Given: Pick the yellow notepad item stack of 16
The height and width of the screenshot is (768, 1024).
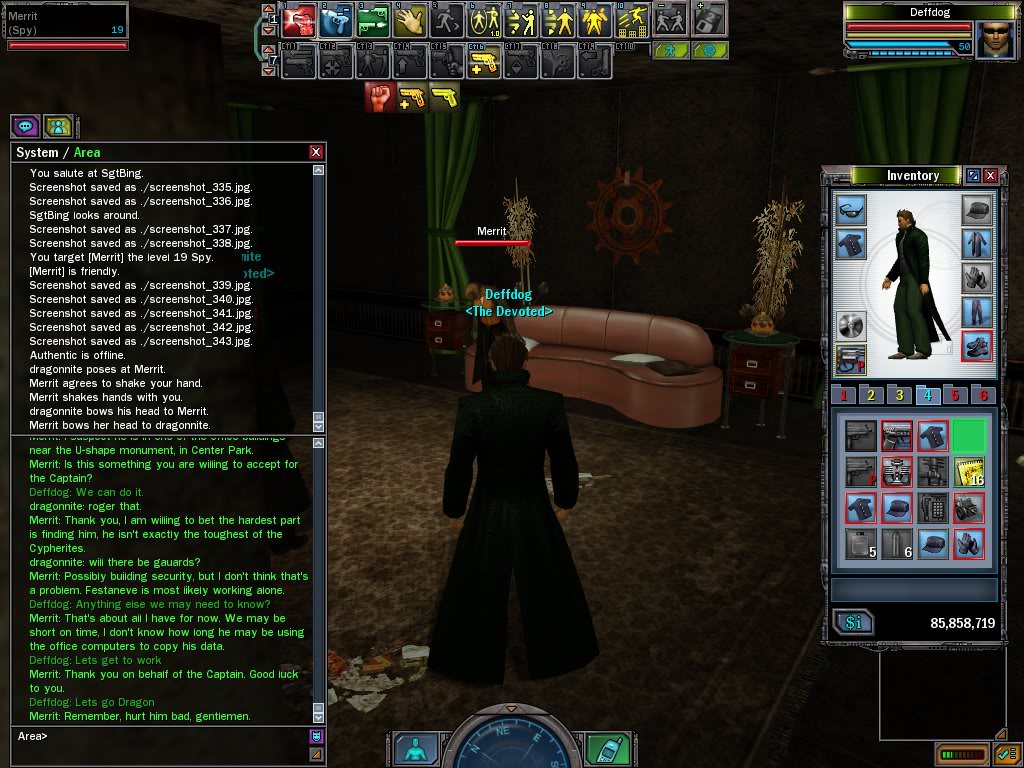Looking at the screenshot, I should click(969, 472).
